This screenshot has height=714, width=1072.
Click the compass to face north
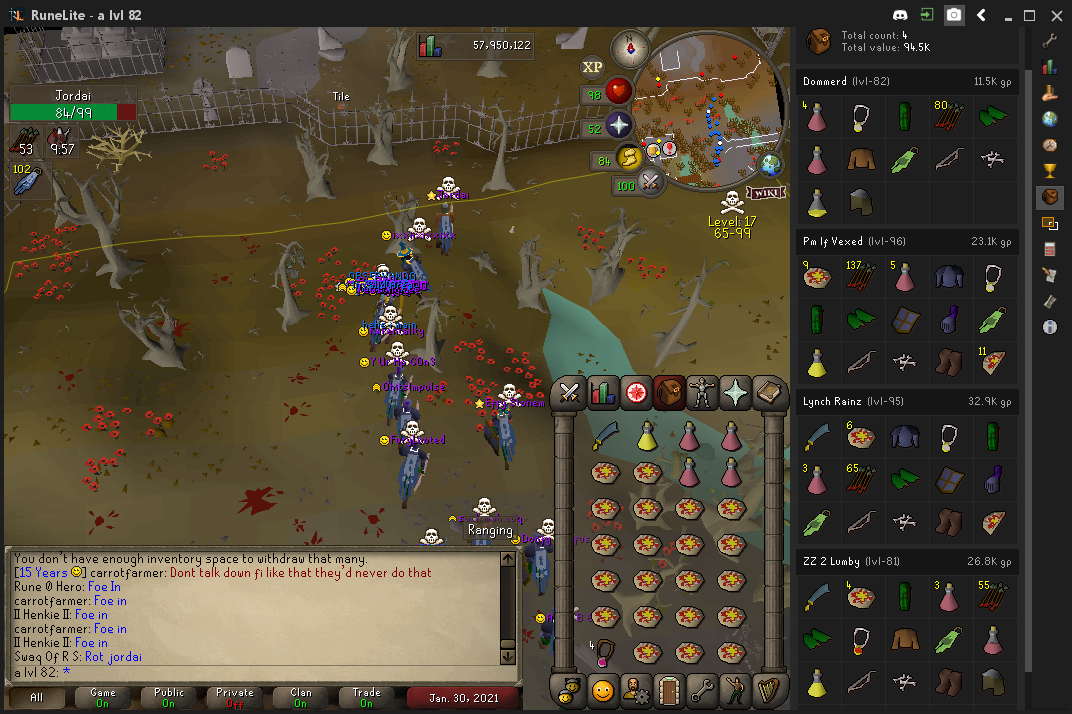coord(632,46)
